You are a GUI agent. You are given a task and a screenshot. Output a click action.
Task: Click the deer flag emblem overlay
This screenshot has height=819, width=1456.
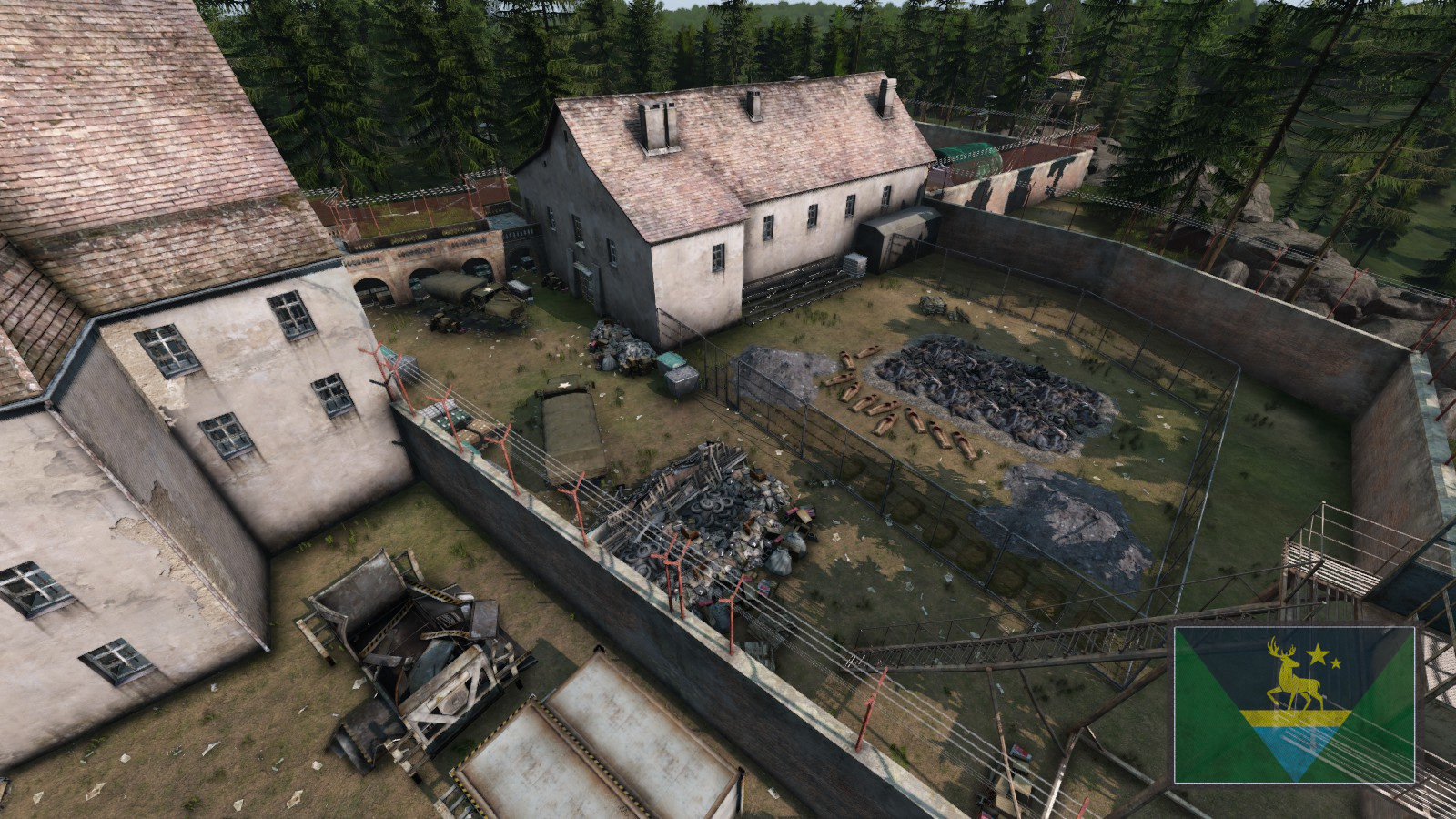click(1294, 704)
